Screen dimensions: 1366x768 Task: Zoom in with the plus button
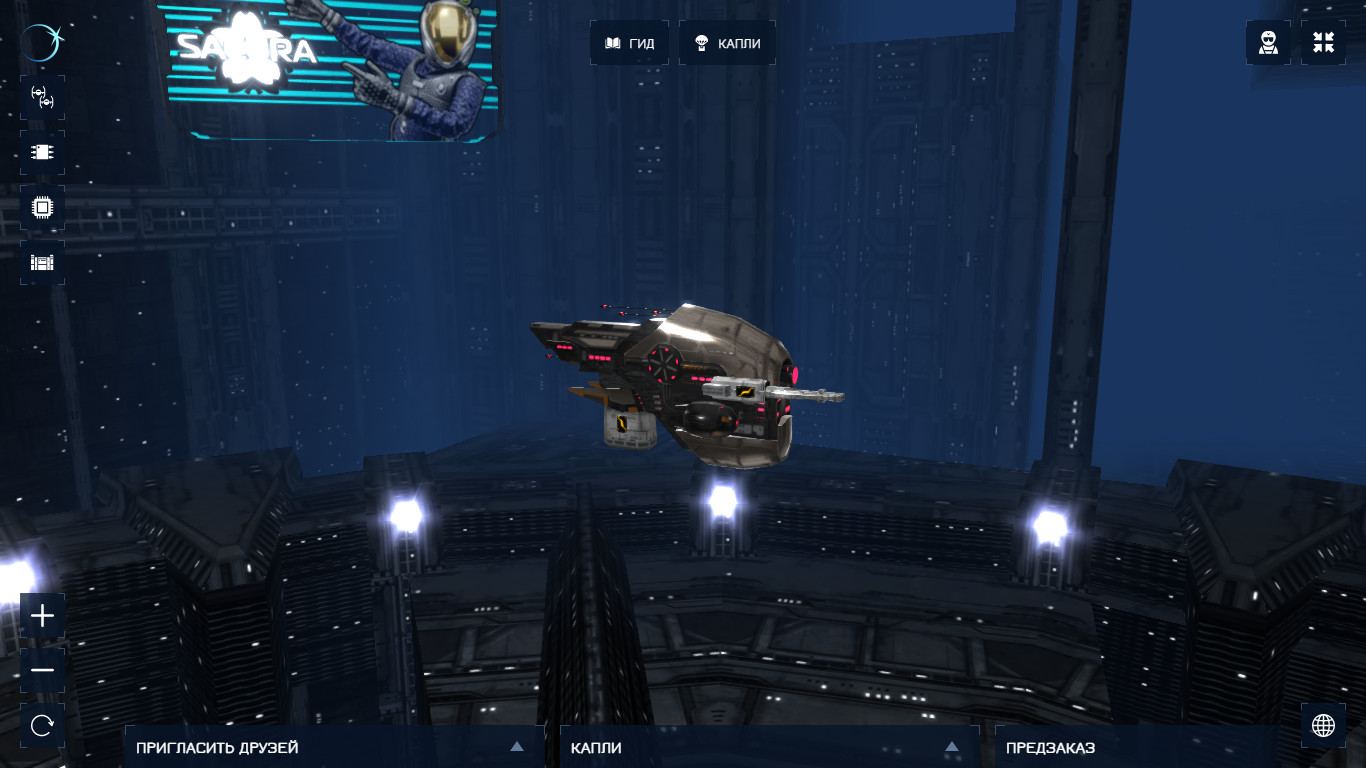(42, 616)
